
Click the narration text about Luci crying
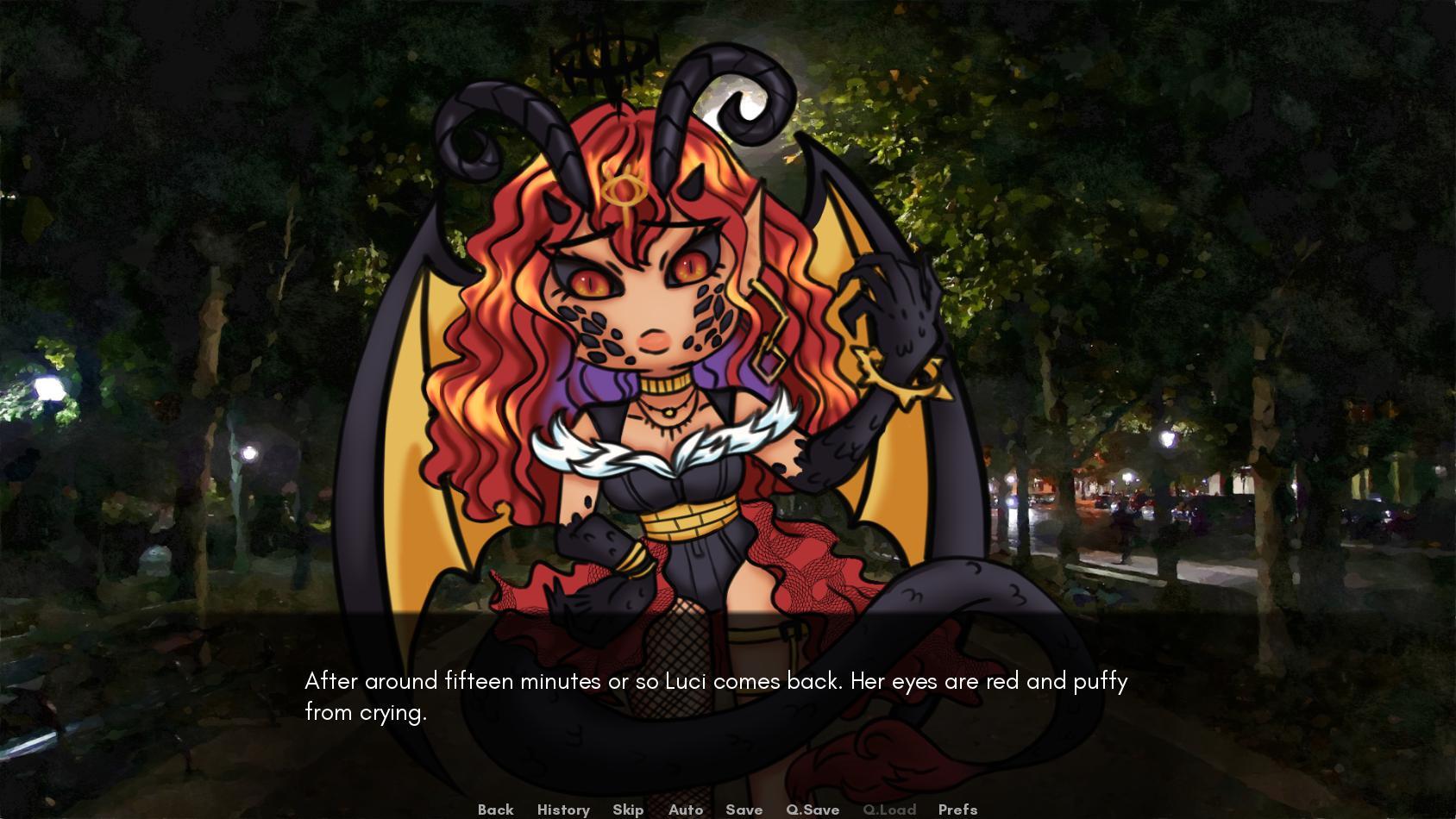[714, 681]
